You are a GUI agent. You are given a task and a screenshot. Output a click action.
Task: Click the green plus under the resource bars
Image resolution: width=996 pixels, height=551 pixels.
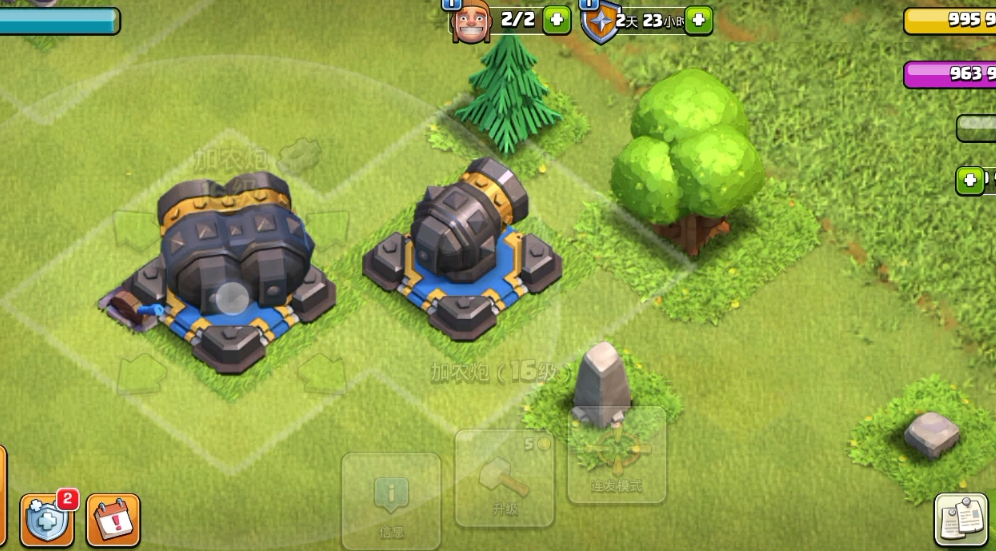[x=970, y=181]
